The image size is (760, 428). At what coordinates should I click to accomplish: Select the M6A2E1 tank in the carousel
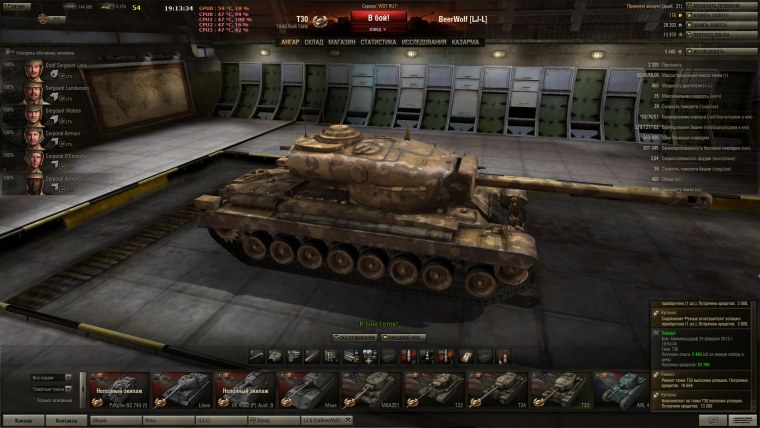click(x=372, y=390)
